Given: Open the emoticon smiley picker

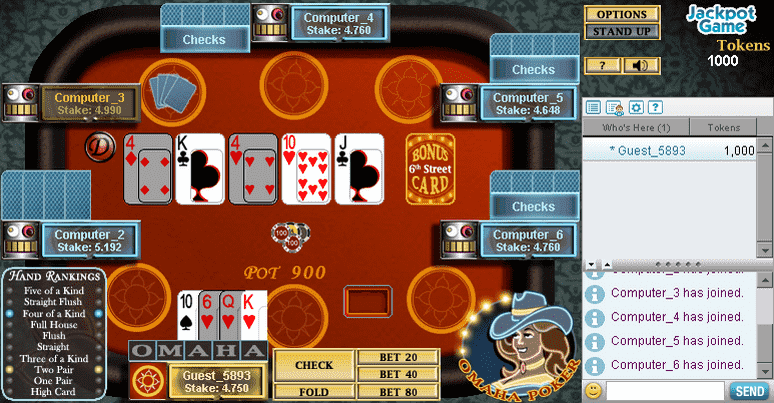Looking at the screenshot, I should (594, 391).
